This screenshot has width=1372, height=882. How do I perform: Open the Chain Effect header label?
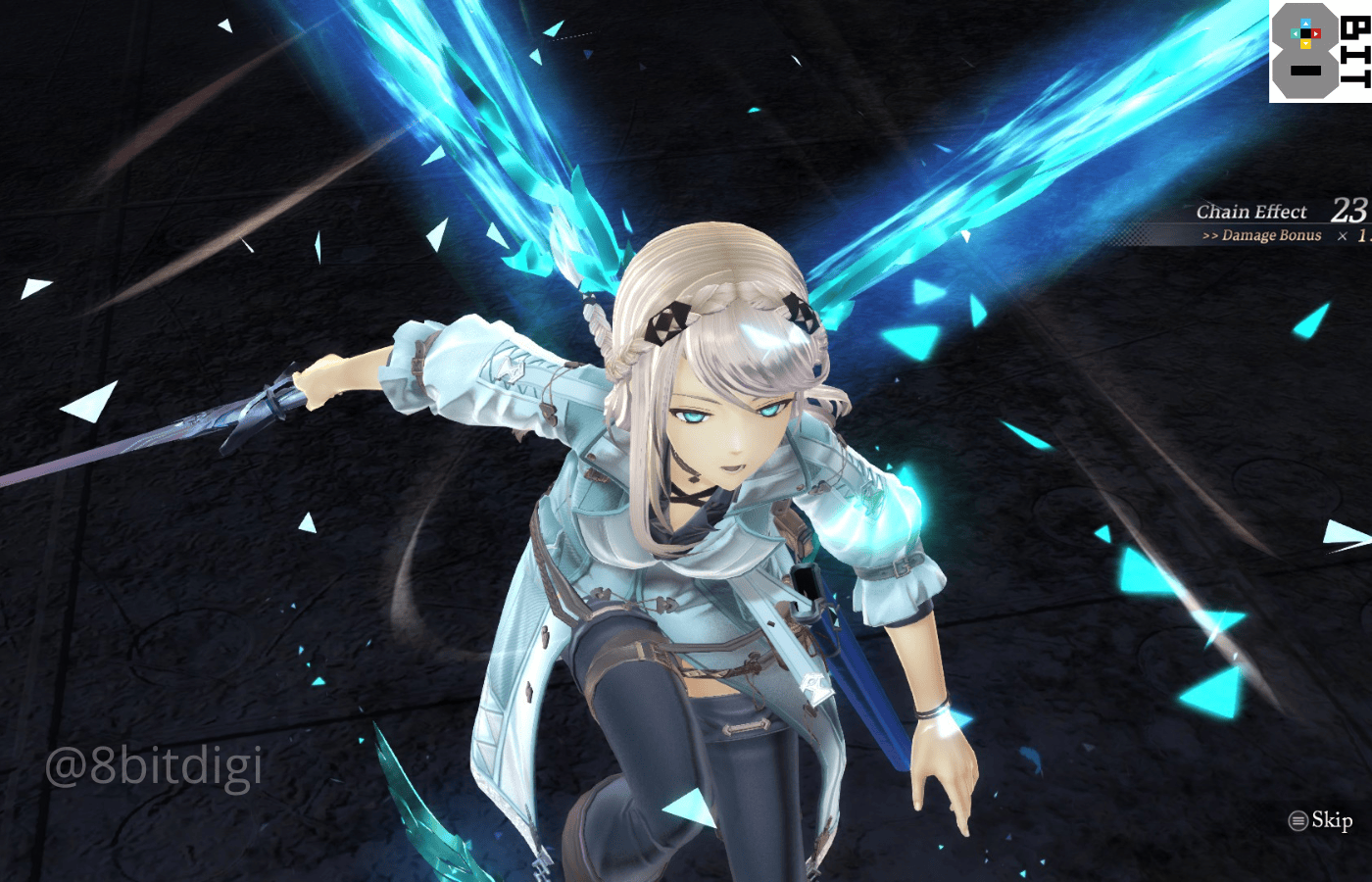pos(1251,211)
